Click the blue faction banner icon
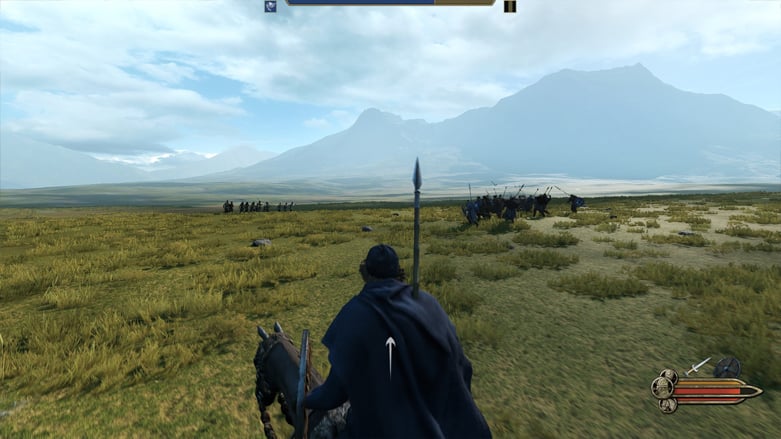 point(271,6)
